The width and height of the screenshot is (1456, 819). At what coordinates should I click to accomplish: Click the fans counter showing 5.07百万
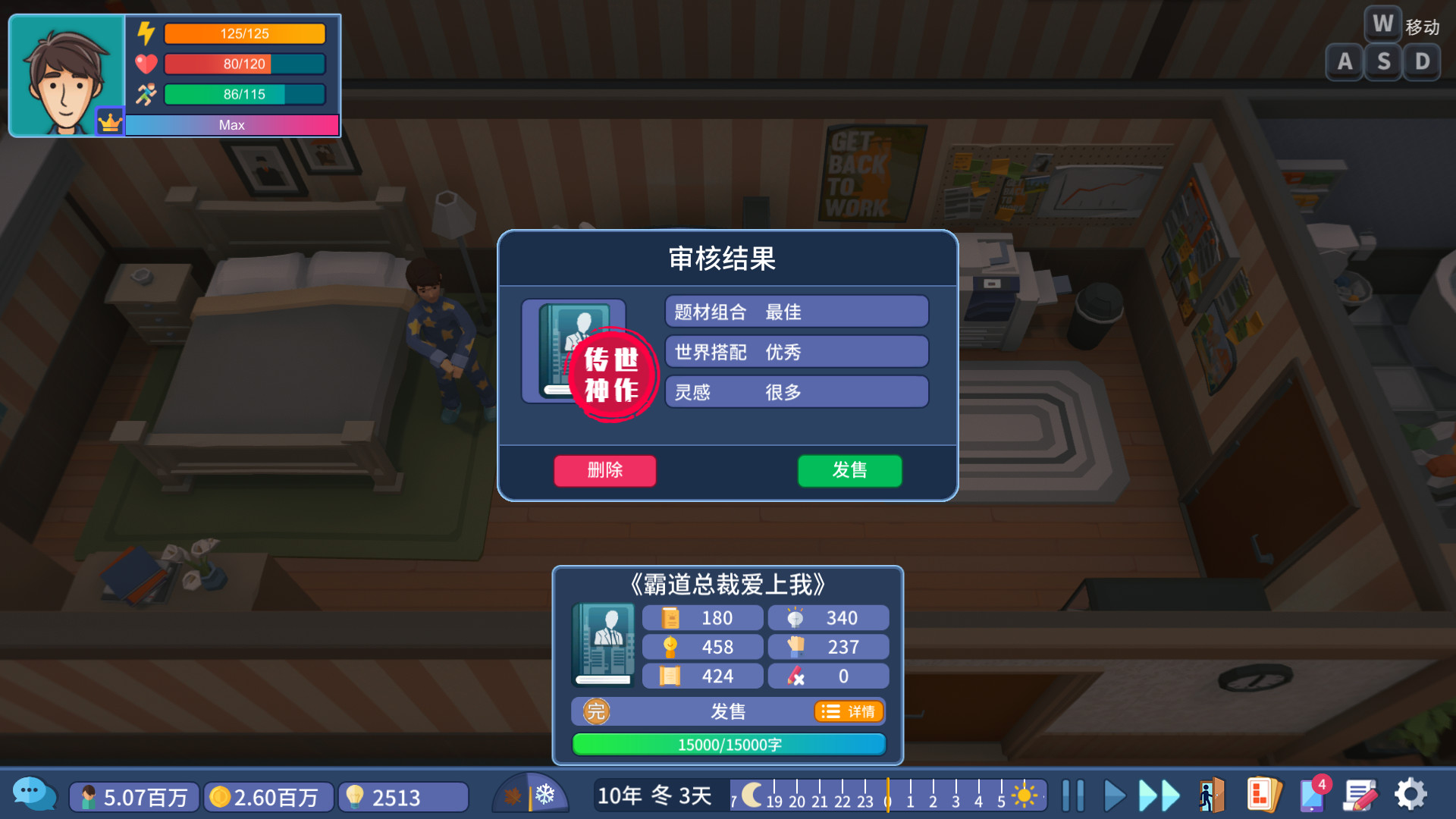coord(133,797)
